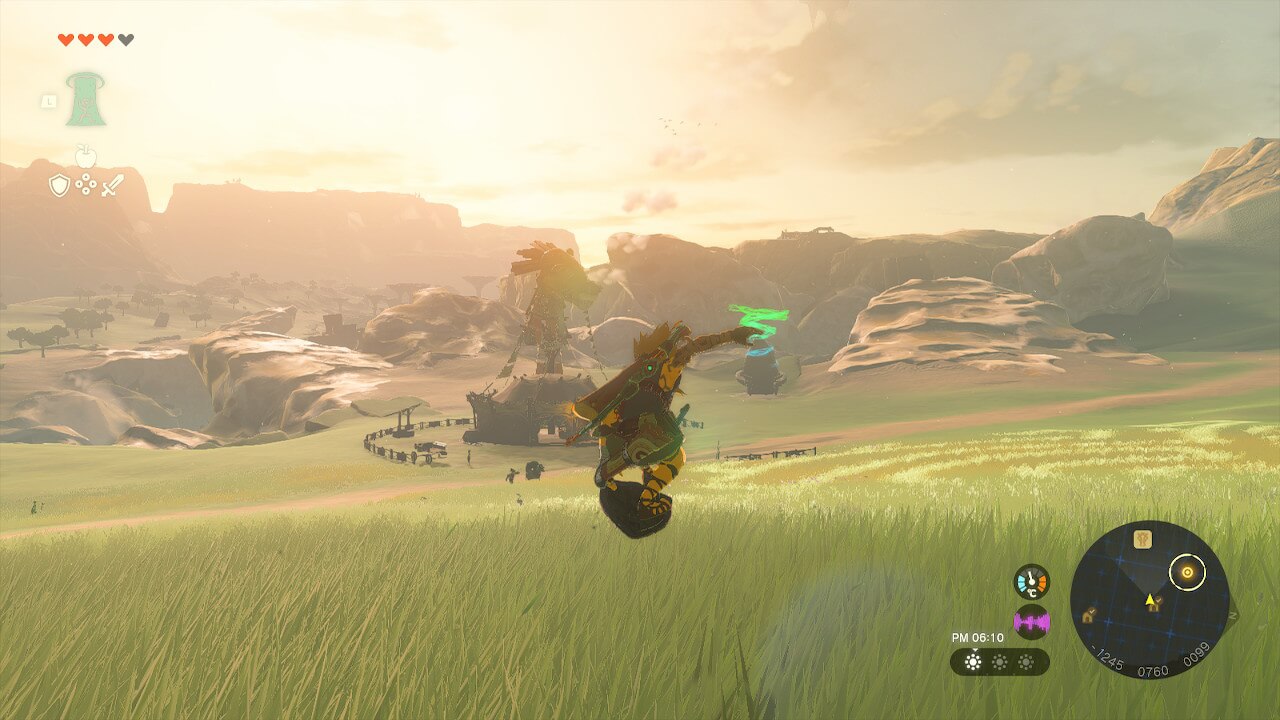Select the tan square stamp on minimap
Screen dimensions: 1280x720
1143,539
